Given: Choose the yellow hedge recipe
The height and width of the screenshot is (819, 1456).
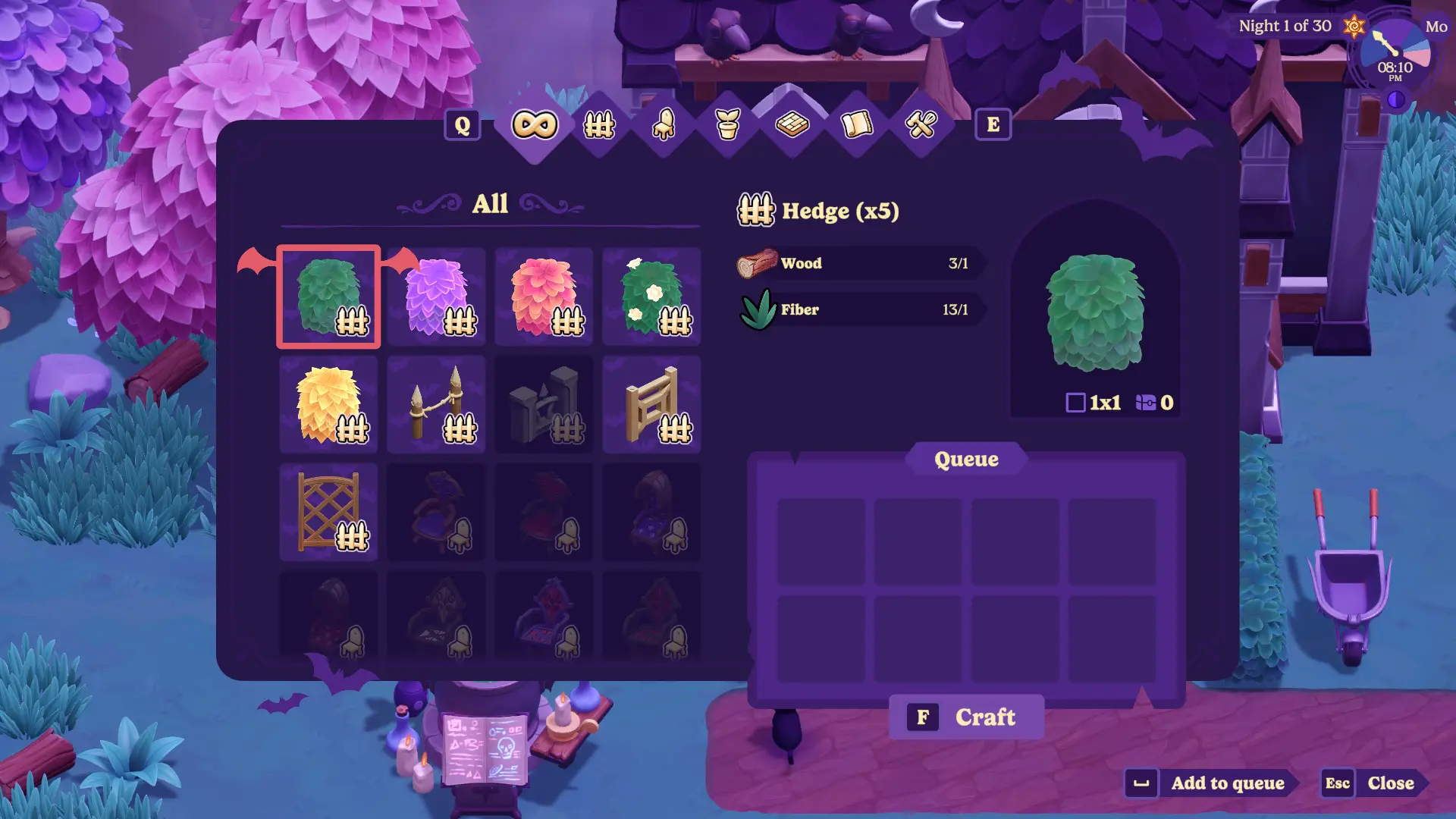Looking at the screenshot, I should [328, 404].
